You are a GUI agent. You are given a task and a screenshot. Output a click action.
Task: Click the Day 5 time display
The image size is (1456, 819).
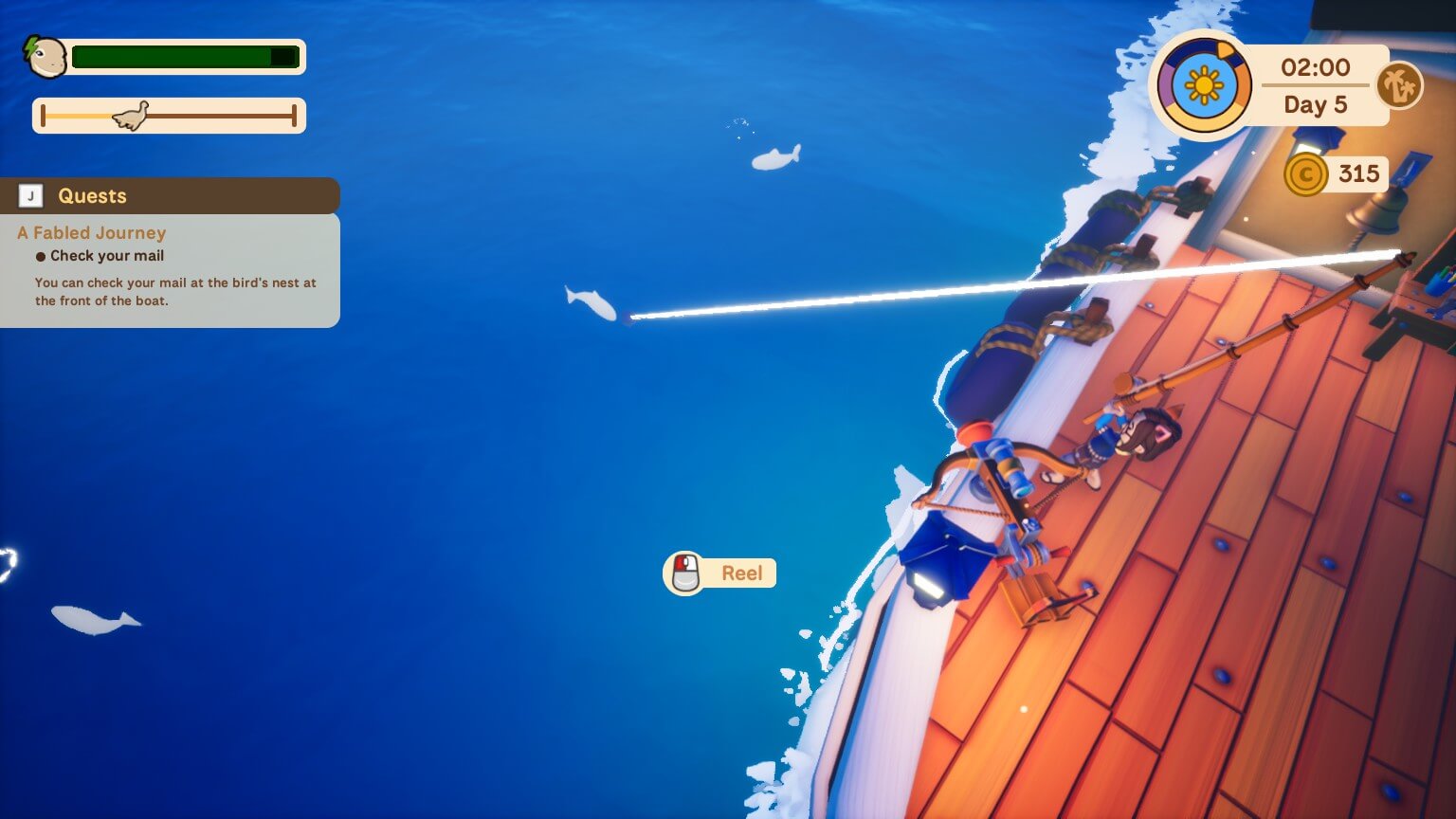[1318, 104]
